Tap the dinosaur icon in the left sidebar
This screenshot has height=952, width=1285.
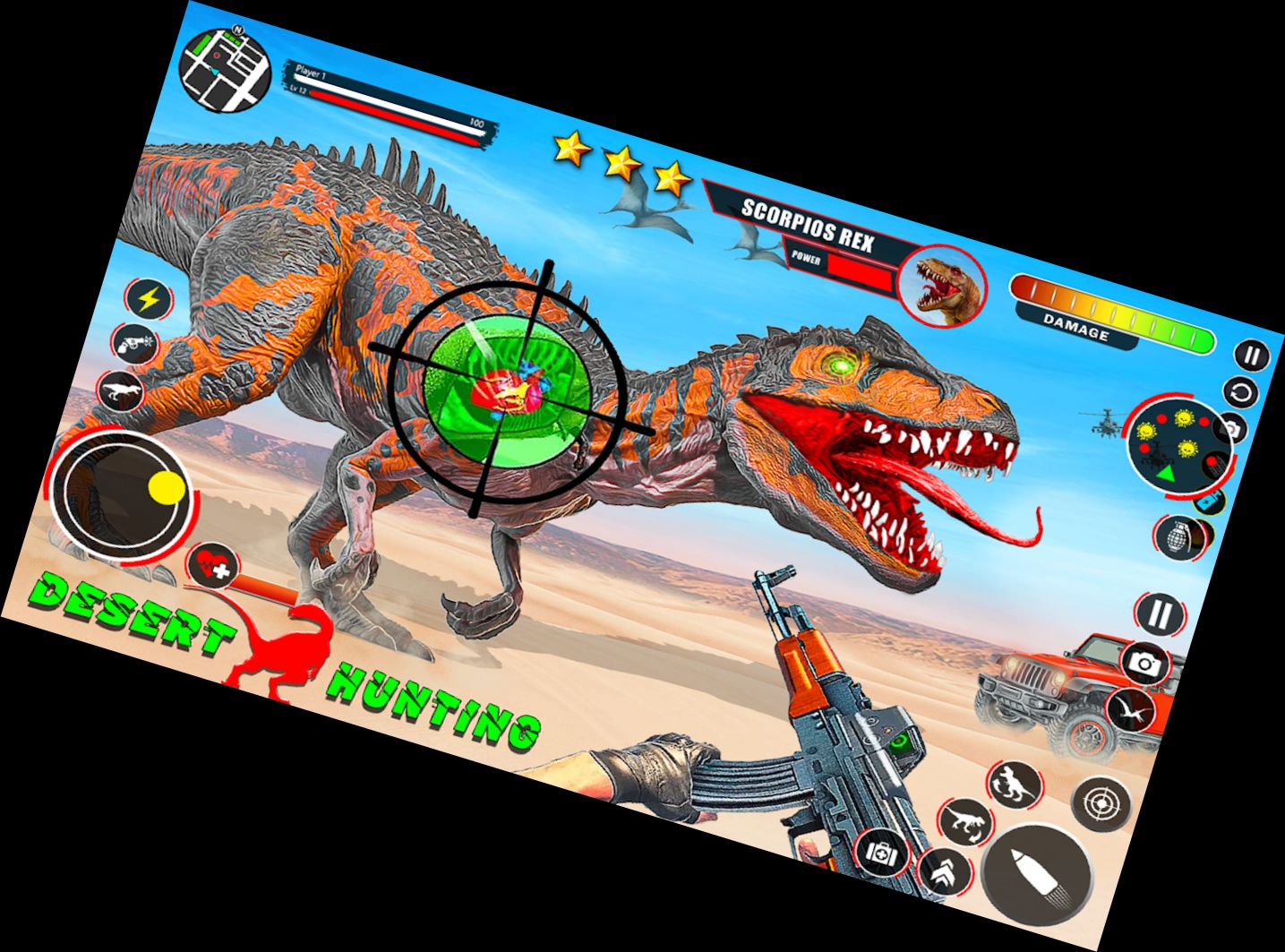click(120, 389)
